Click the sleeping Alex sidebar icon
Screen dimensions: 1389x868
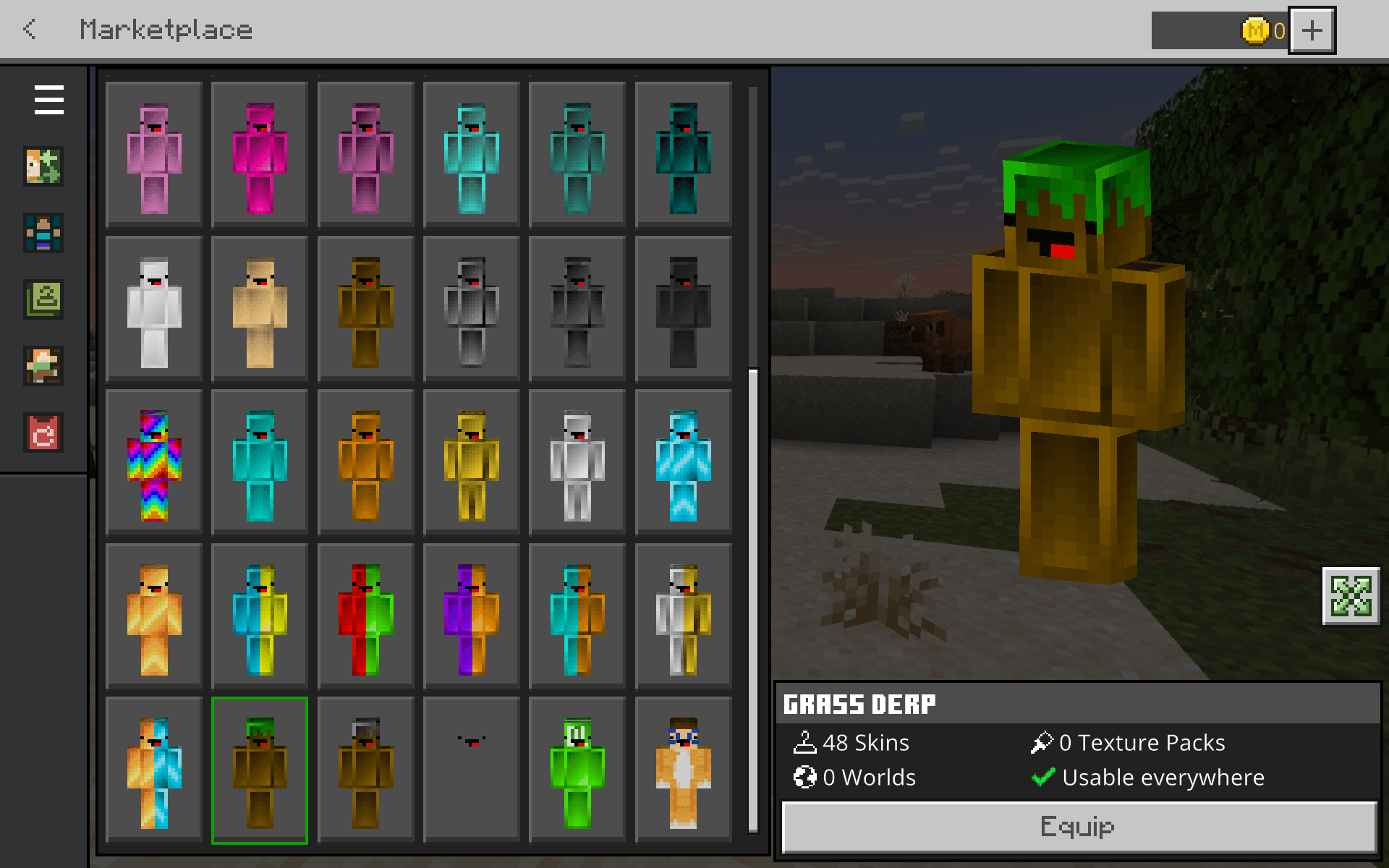pyautogui.click(x=43, y=366)
